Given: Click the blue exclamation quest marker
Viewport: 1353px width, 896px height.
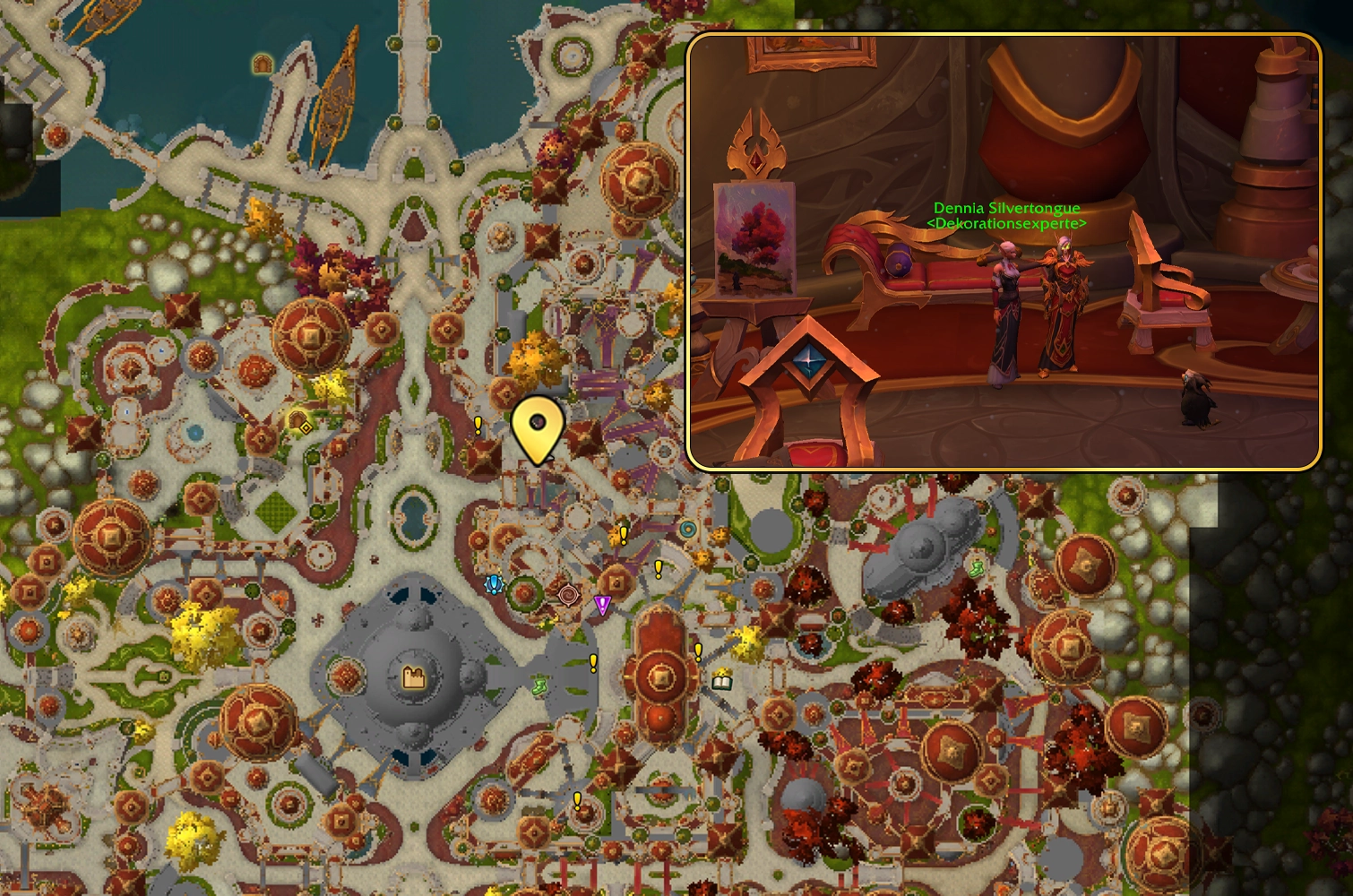Looking at the screenshot, I should [x=493, y=585].
